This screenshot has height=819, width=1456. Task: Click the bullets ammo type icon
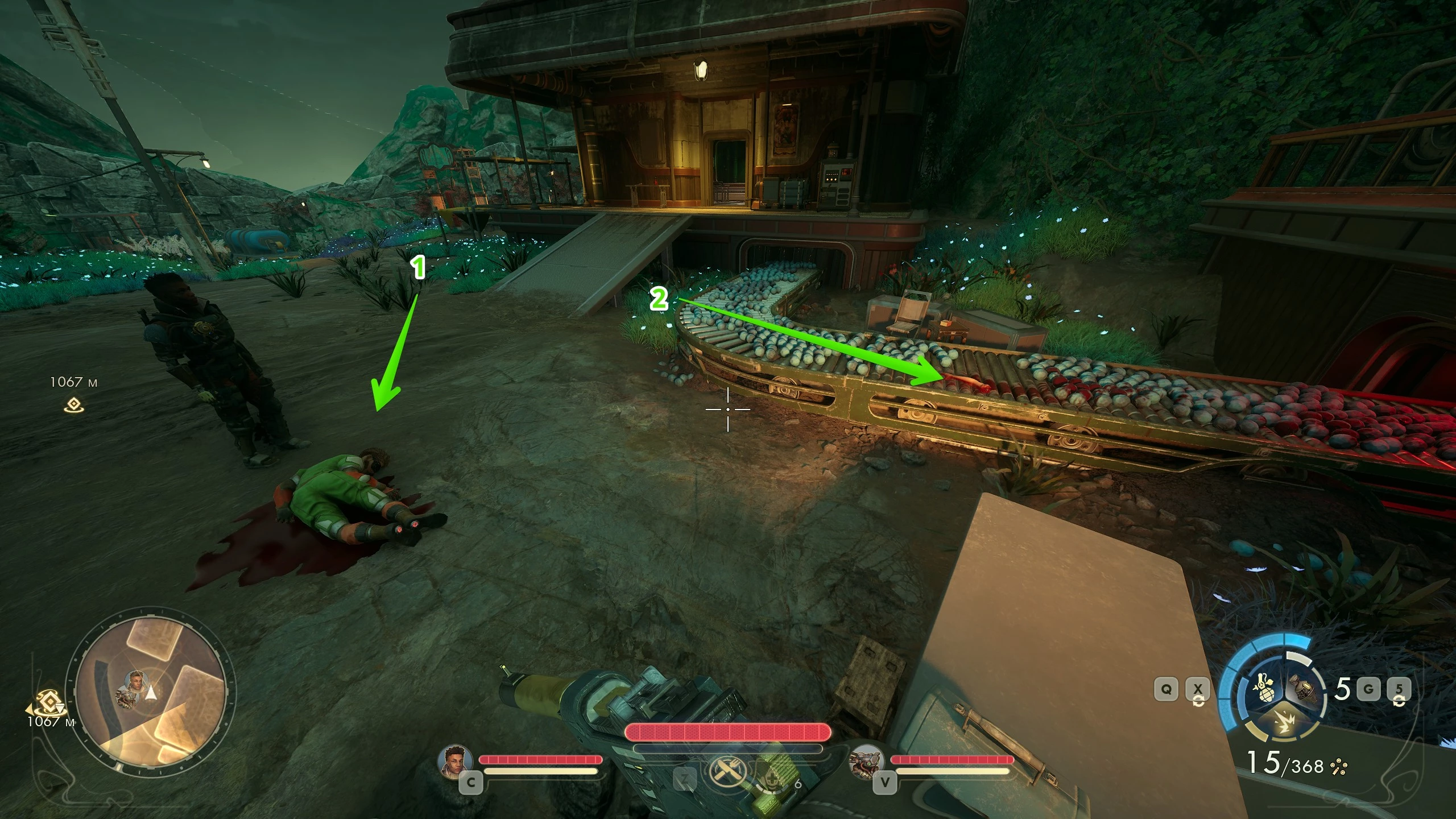click(1339, 767)
